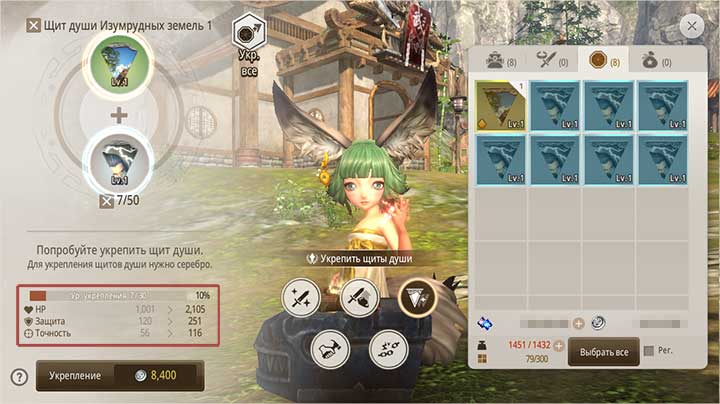
Task: Click the Укрепление button costing 8,400 silver
Action: click(x=119, y=375)
